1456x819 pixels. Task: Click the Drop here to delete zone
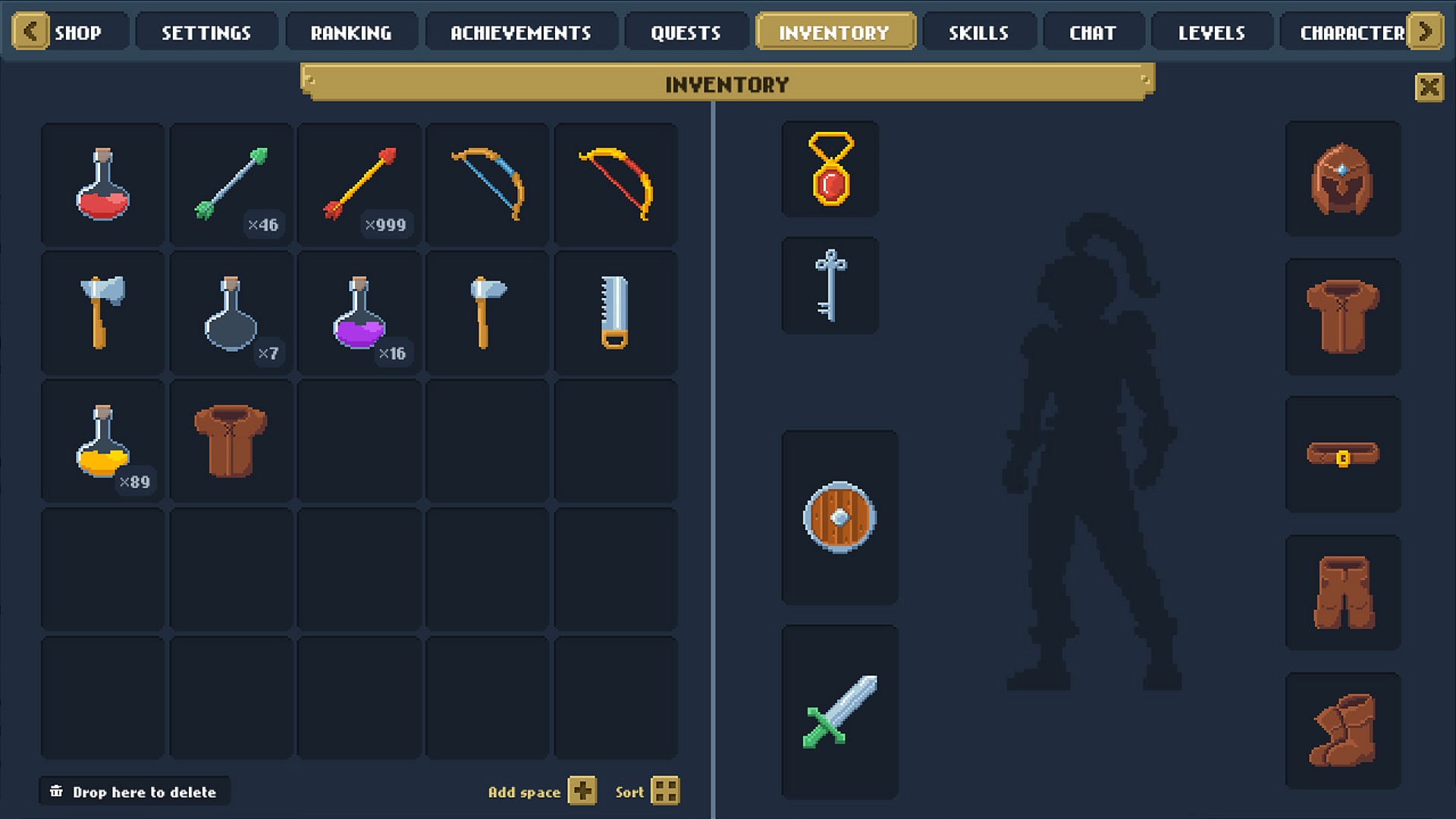pyautogui.click(x=134, y=791)
